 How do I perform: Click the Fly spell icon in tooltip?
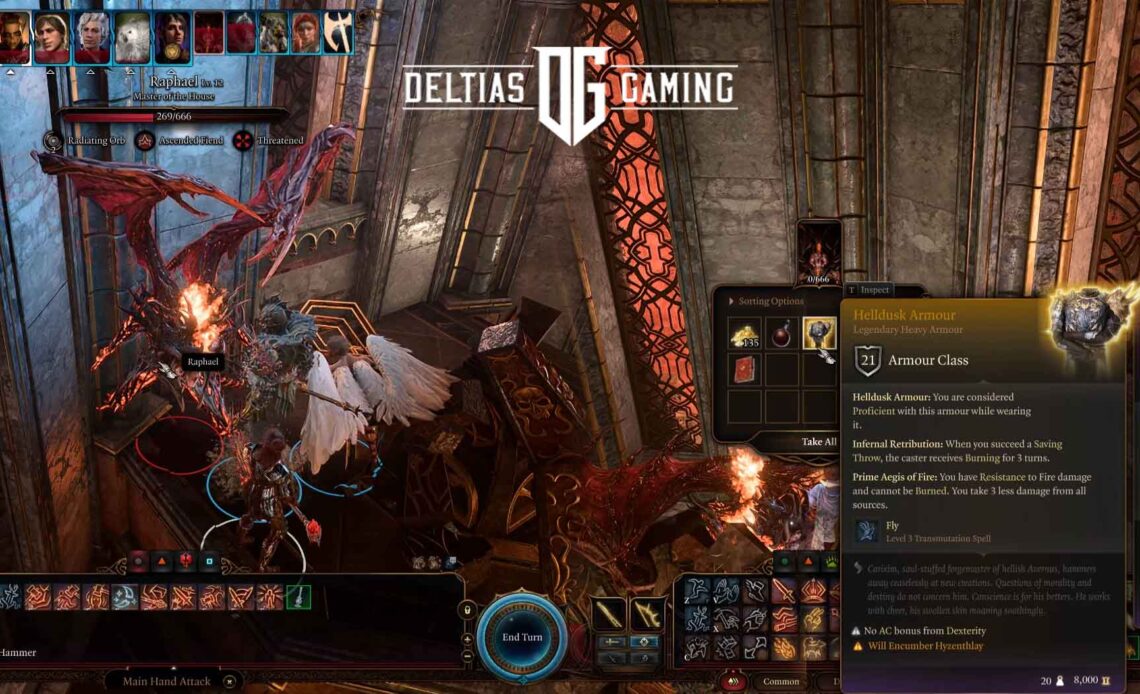point(867,531)
